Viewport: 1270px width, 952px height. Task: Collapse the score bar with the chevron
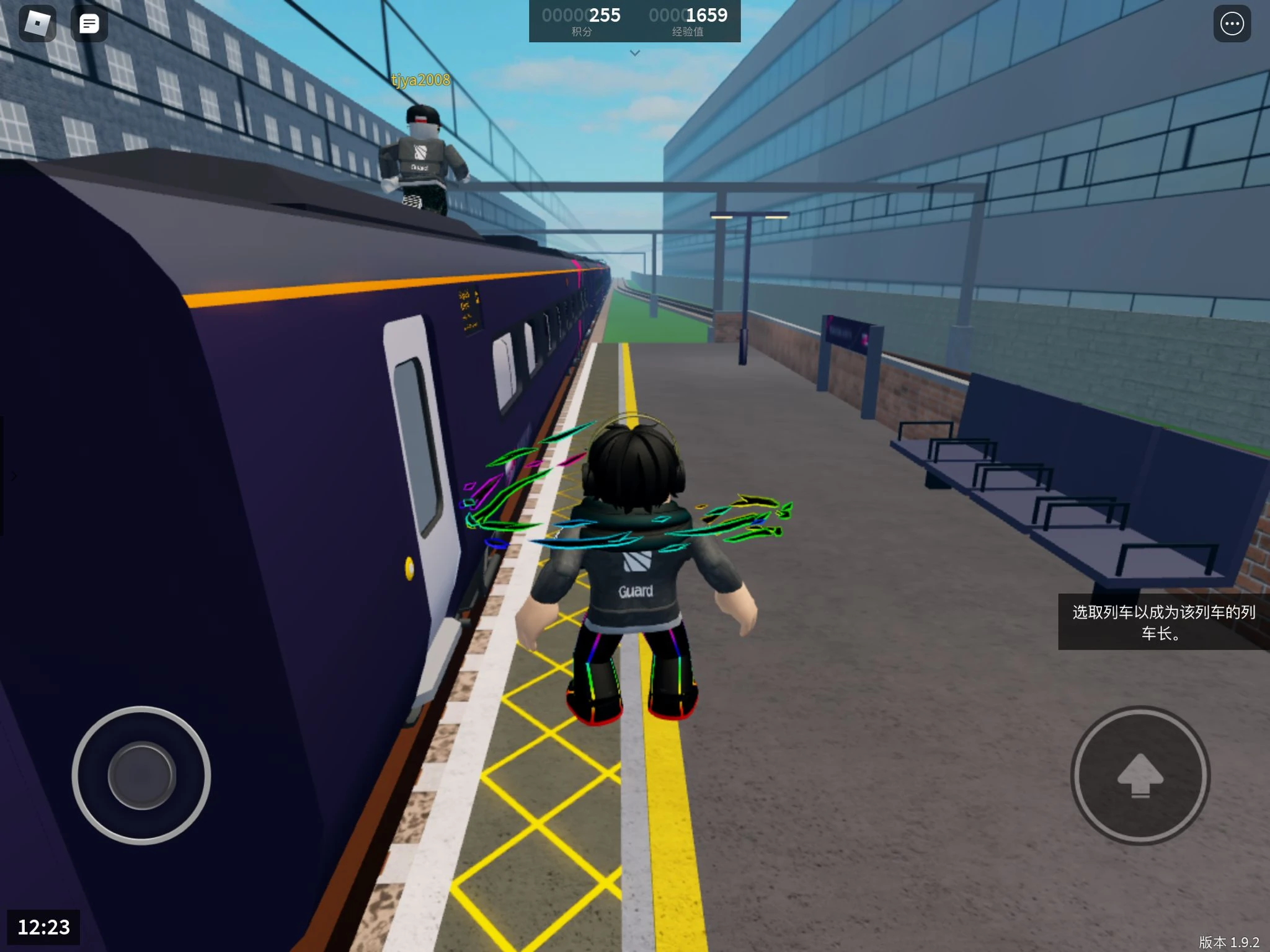tap(634, 53)
